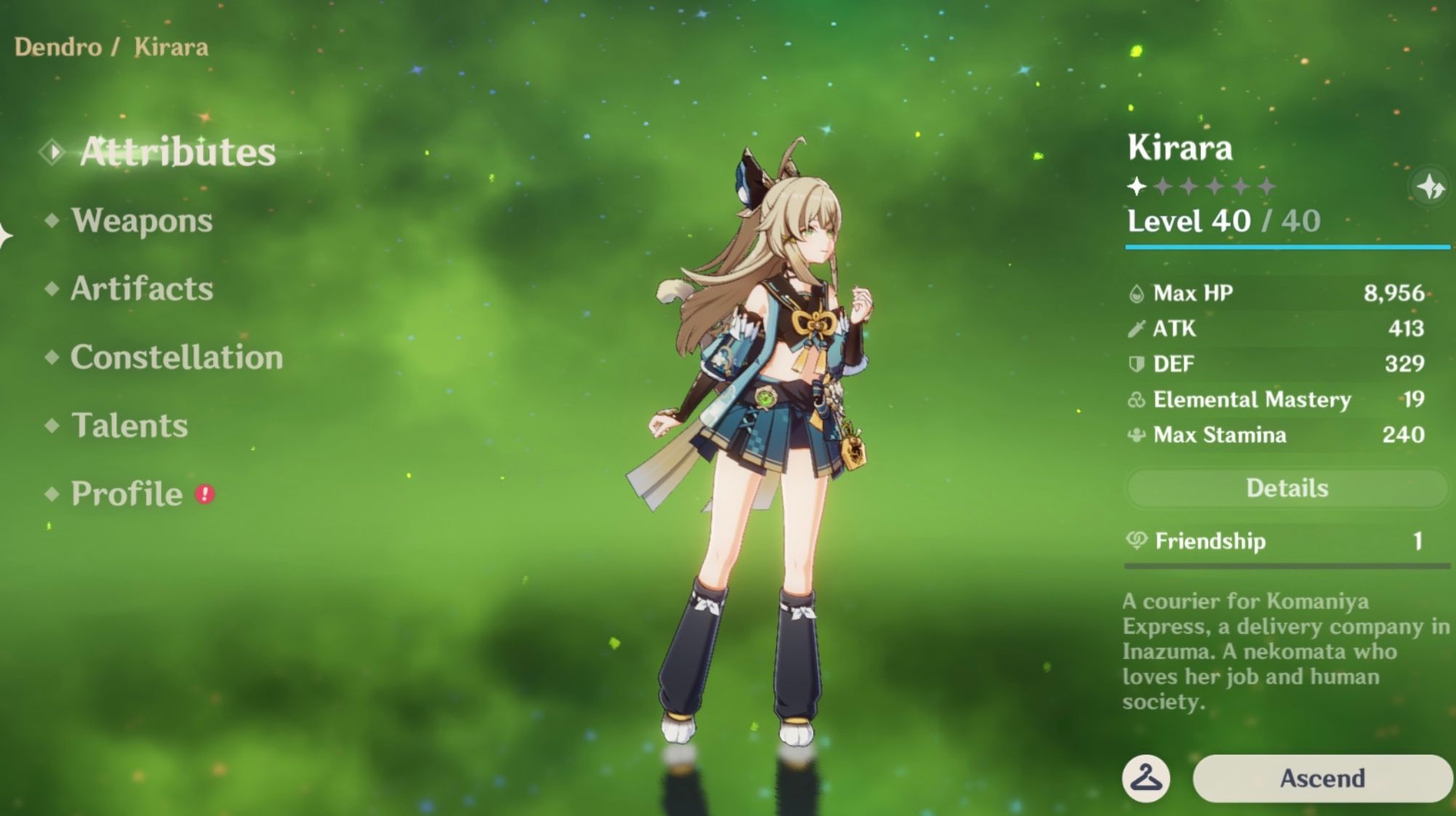Click the diamond marker next to Attributes
1456x816 pixels.
(52, 151)
